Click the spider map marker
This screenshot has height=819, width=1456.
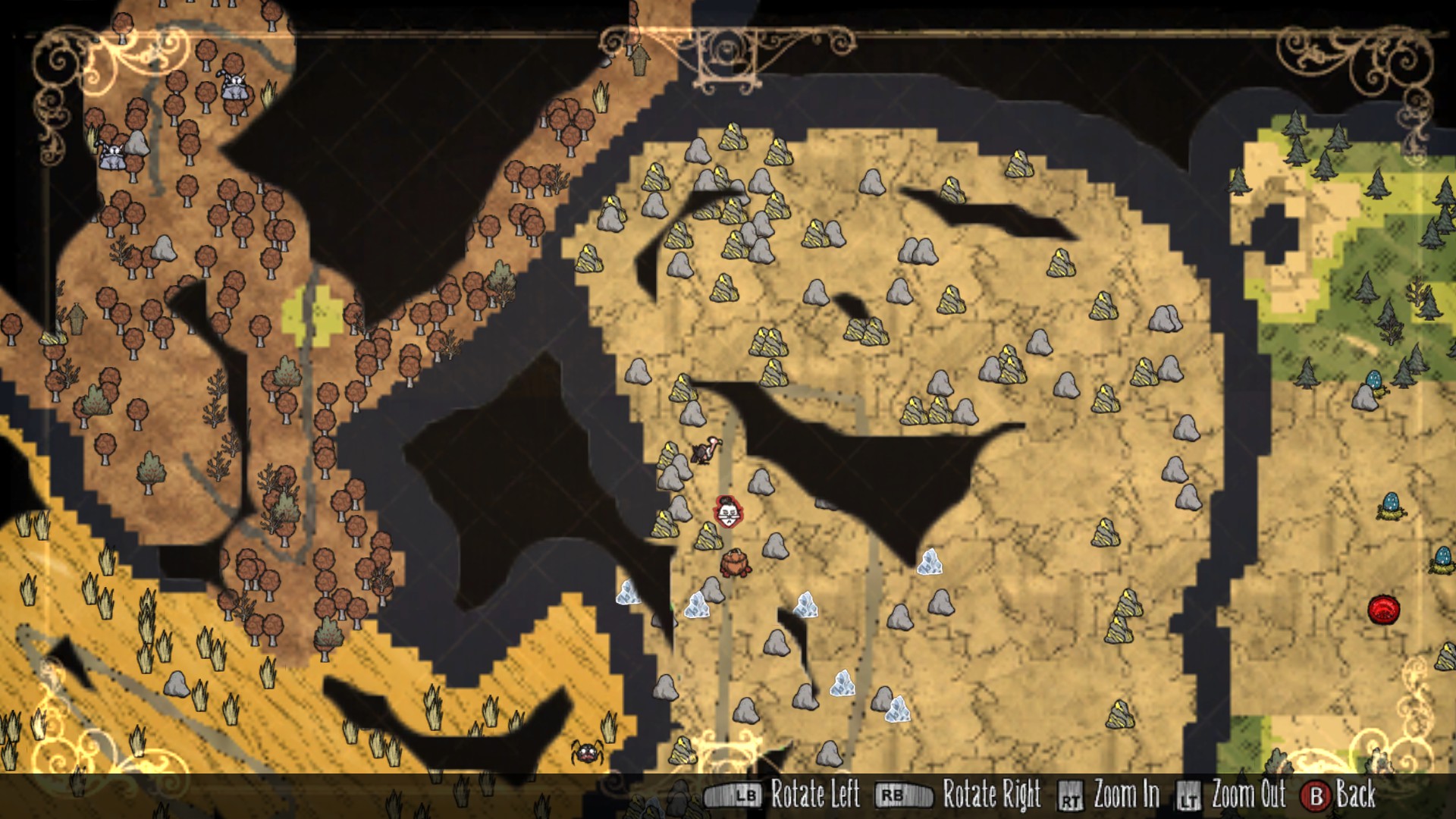[x=588, y=752]
